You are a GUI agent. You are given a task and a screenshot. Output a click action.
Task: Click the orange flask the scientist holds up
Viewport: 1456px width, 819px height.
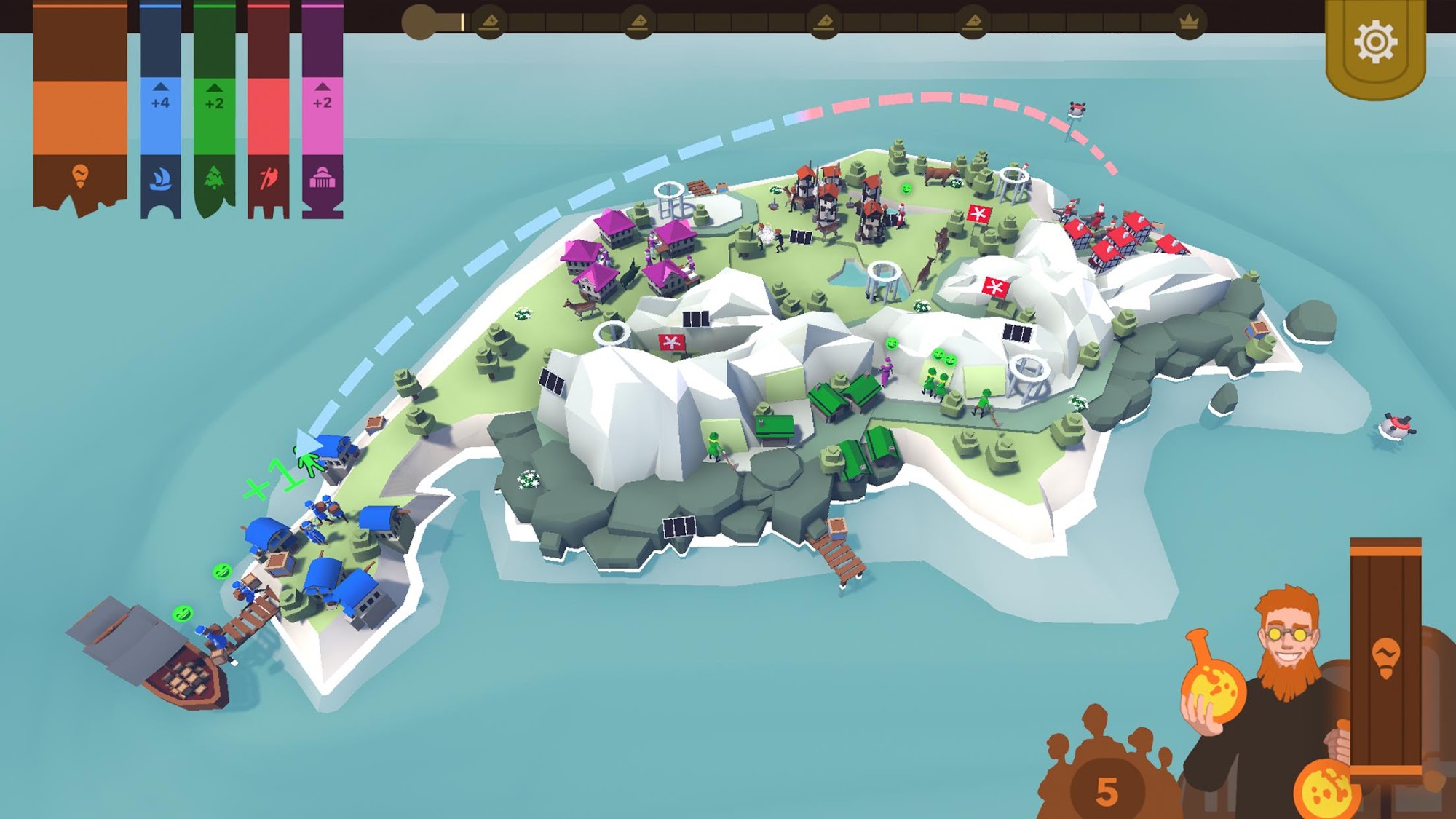[1212, 681]
